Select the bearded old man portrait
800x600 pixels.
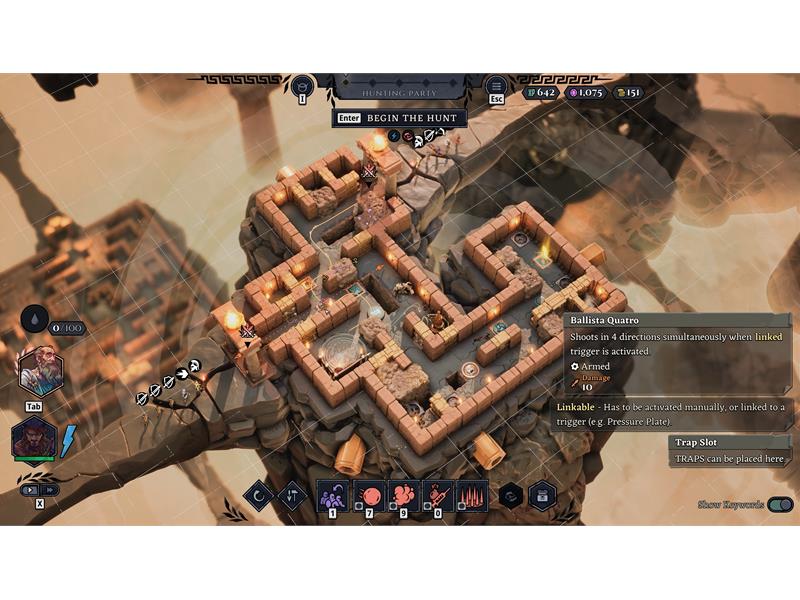[x=41, y=372]
